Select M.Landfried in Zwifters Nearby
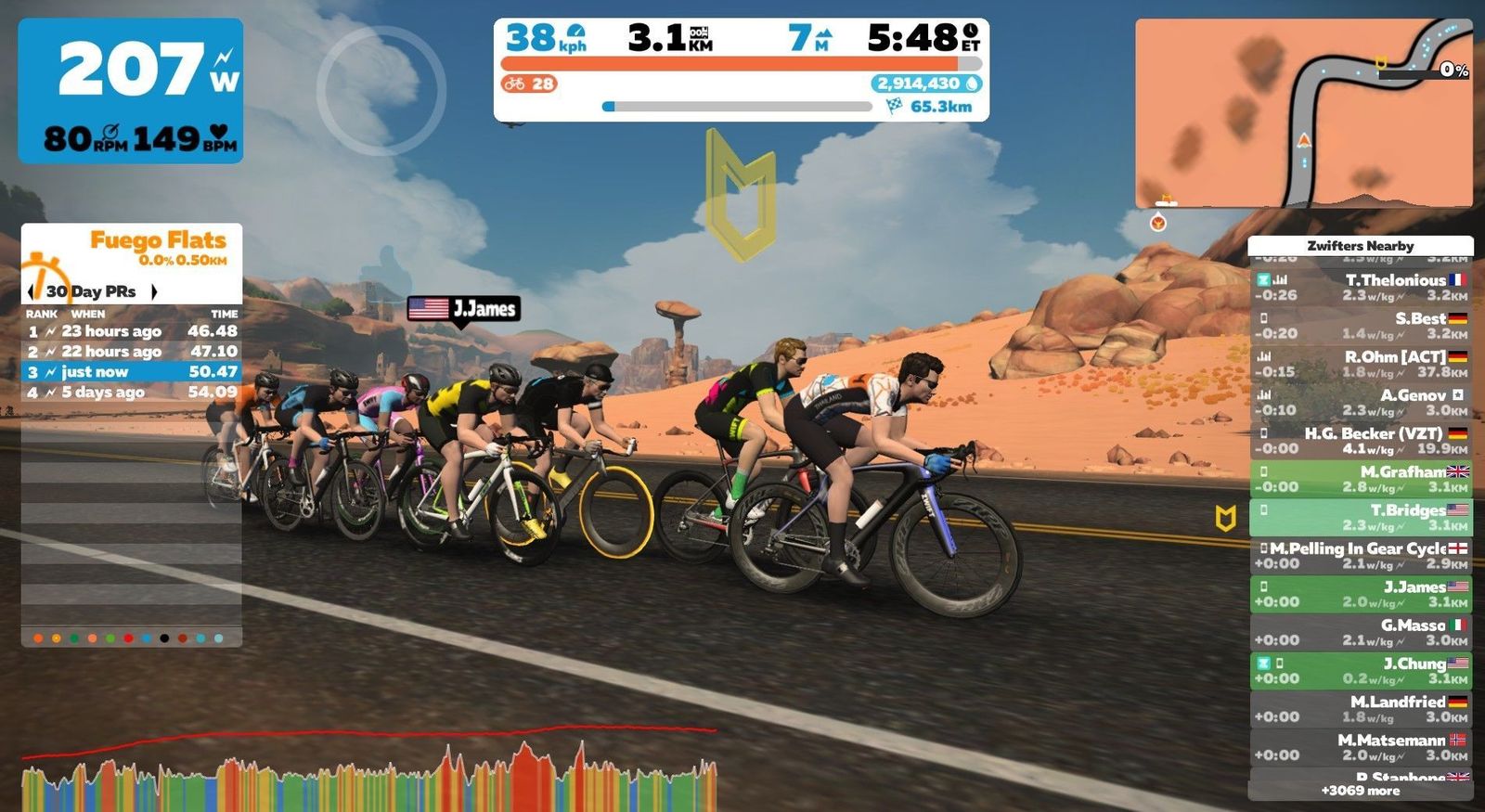 [x=1361, y=709]
